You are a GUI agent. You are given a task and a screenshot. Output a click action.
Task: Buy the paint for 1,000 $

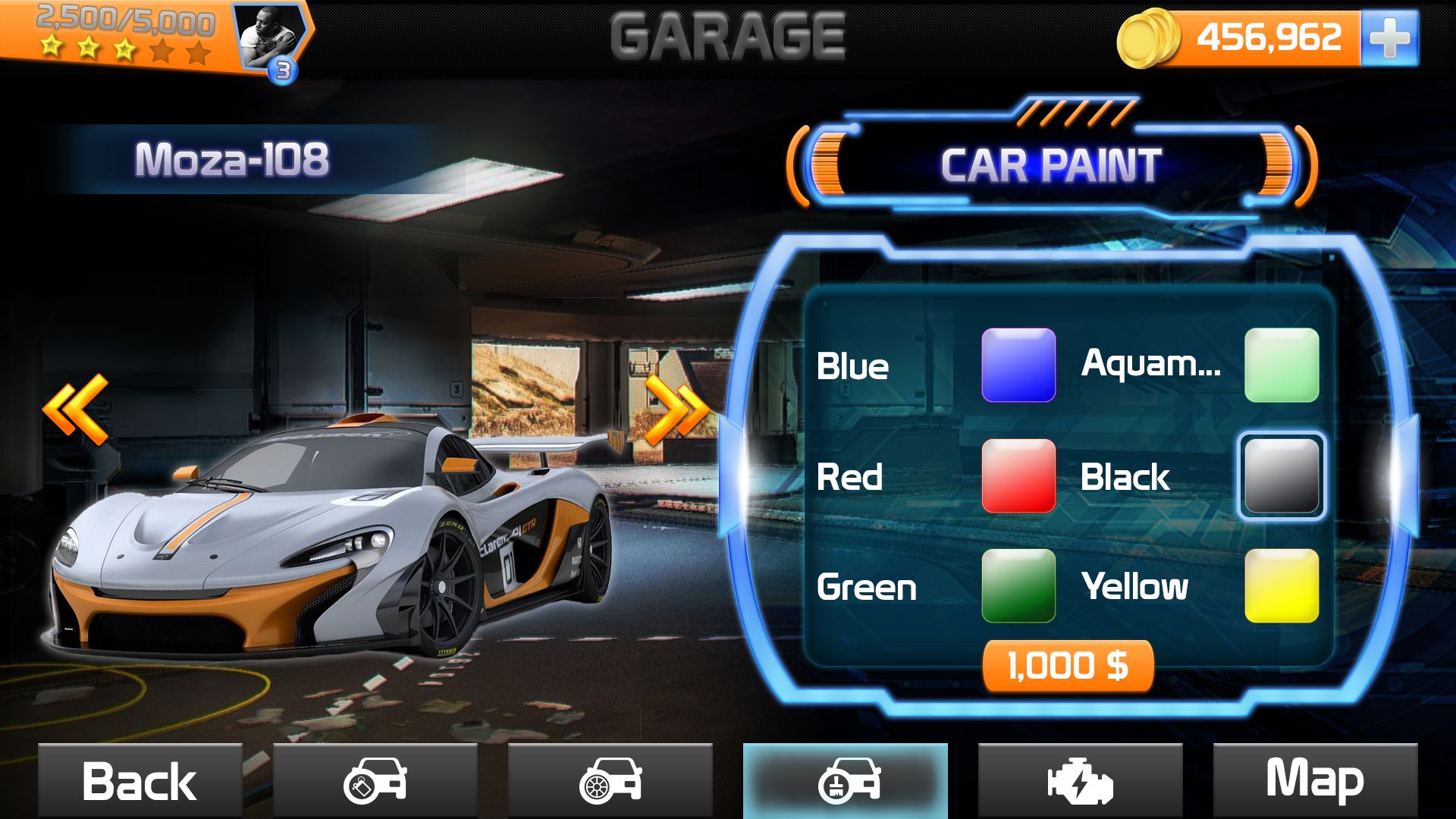(x=1068, y=666)
